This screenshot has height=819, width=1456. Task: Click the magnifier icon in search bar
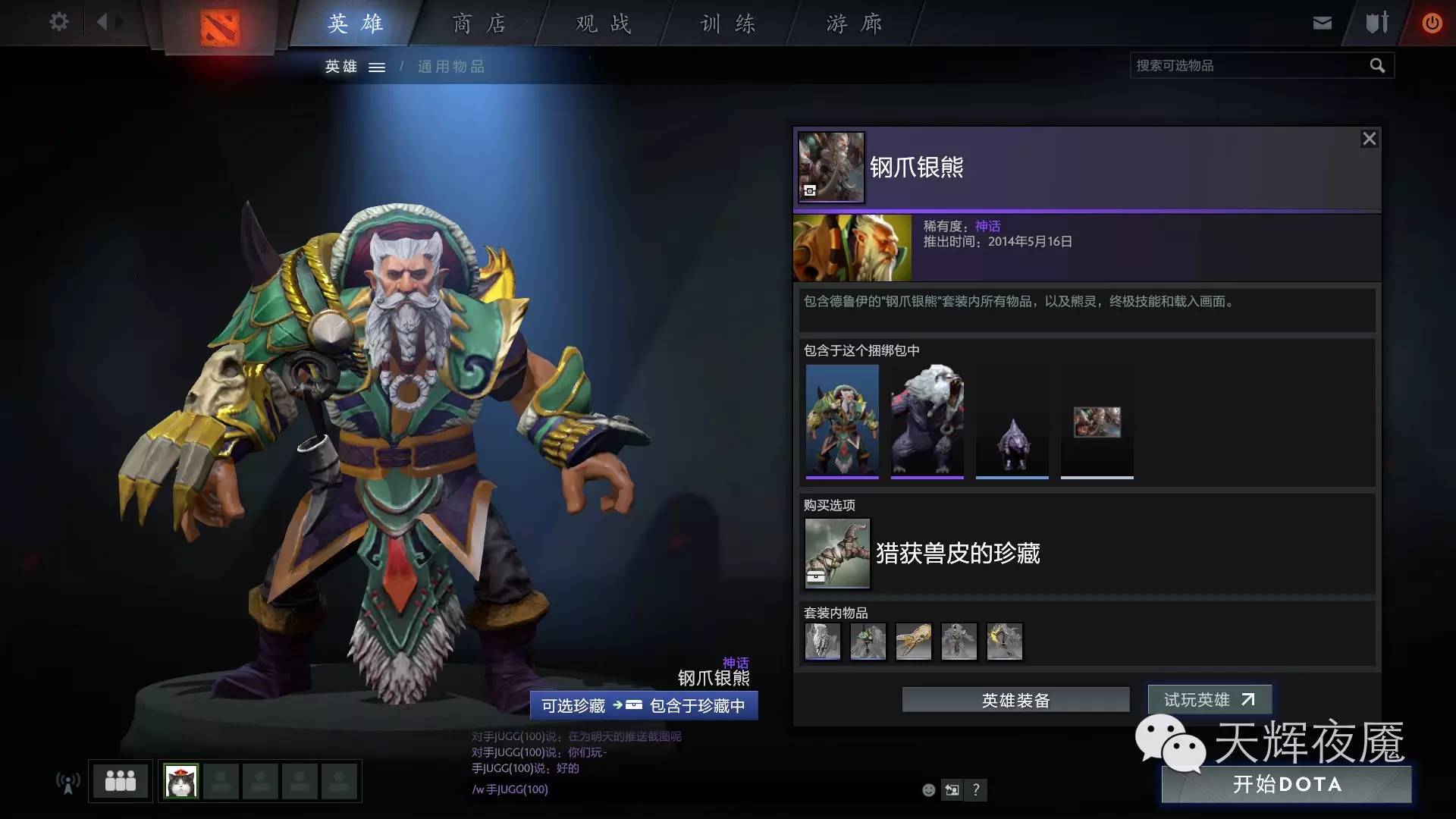point(1377,65)
